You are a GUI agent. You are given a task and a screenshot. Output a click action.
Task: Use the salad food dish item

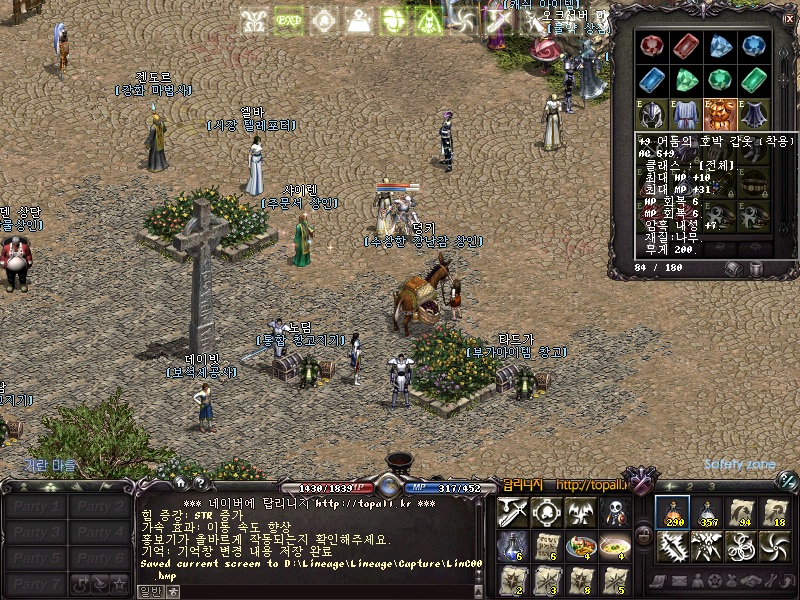tap(579, 547)
